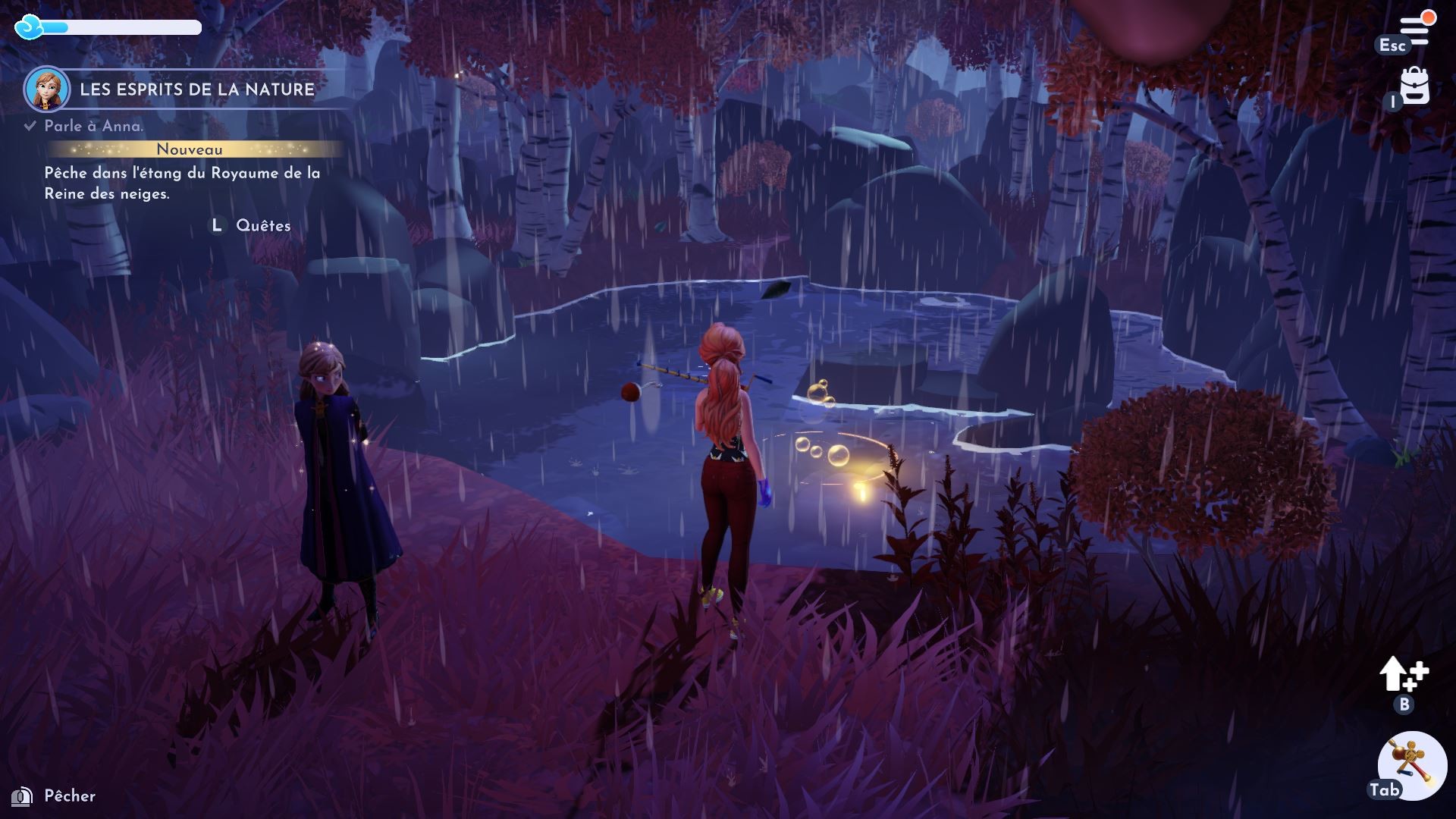This screenshot has height=819, width=1456.
Task: Click the Tab key badge for tools
Action: pyautogui.click(x=1385, y=791)
